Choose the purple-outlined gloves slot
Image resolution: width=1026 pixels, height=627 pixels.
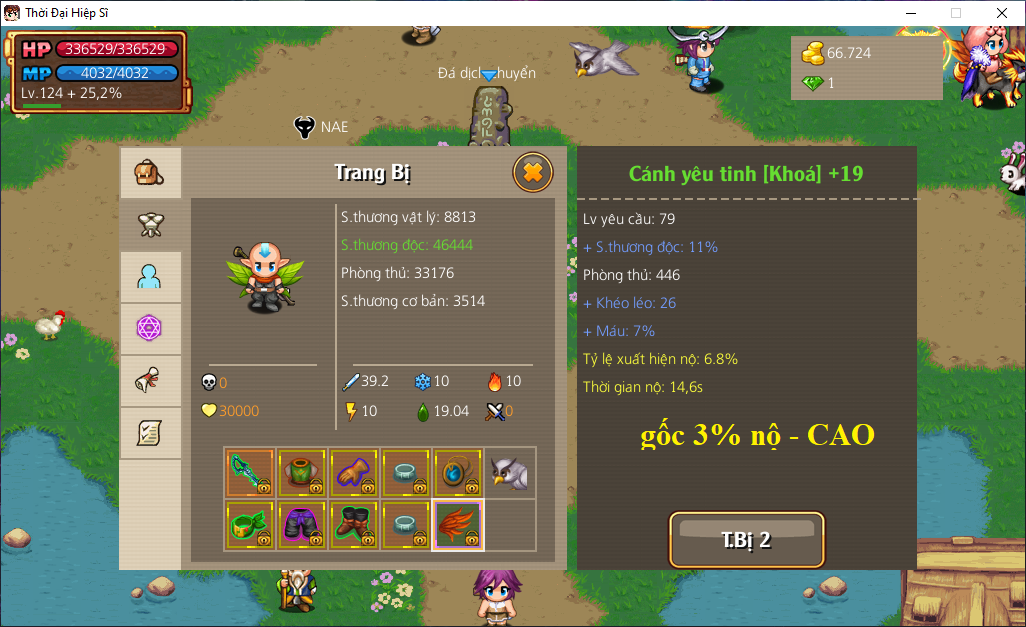[354, 472]
